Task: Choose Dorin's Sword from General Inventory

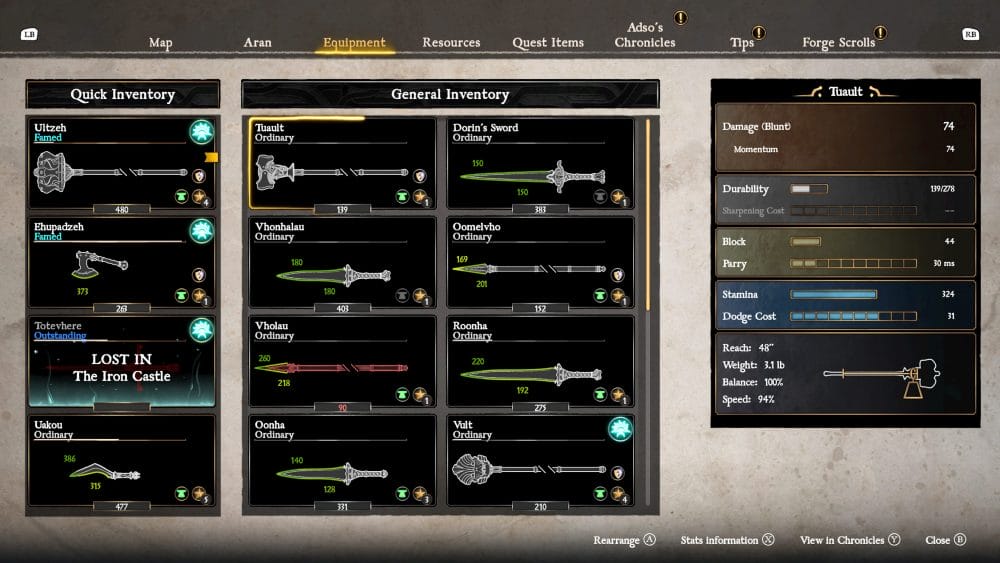Action: coord(540,164)
